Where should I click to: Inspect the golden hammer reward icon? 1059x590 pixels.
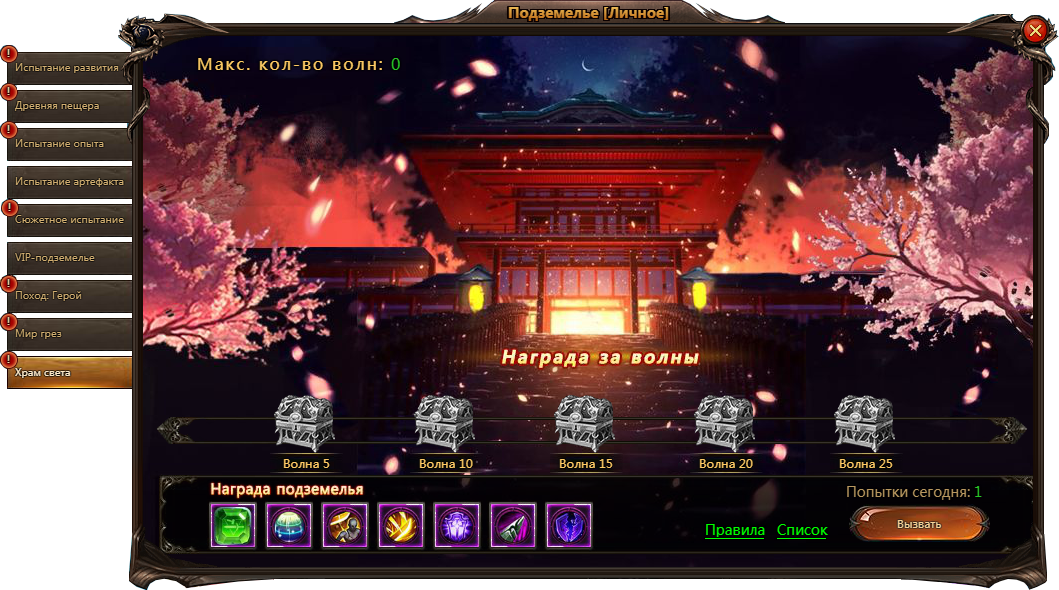pos(345,525)
